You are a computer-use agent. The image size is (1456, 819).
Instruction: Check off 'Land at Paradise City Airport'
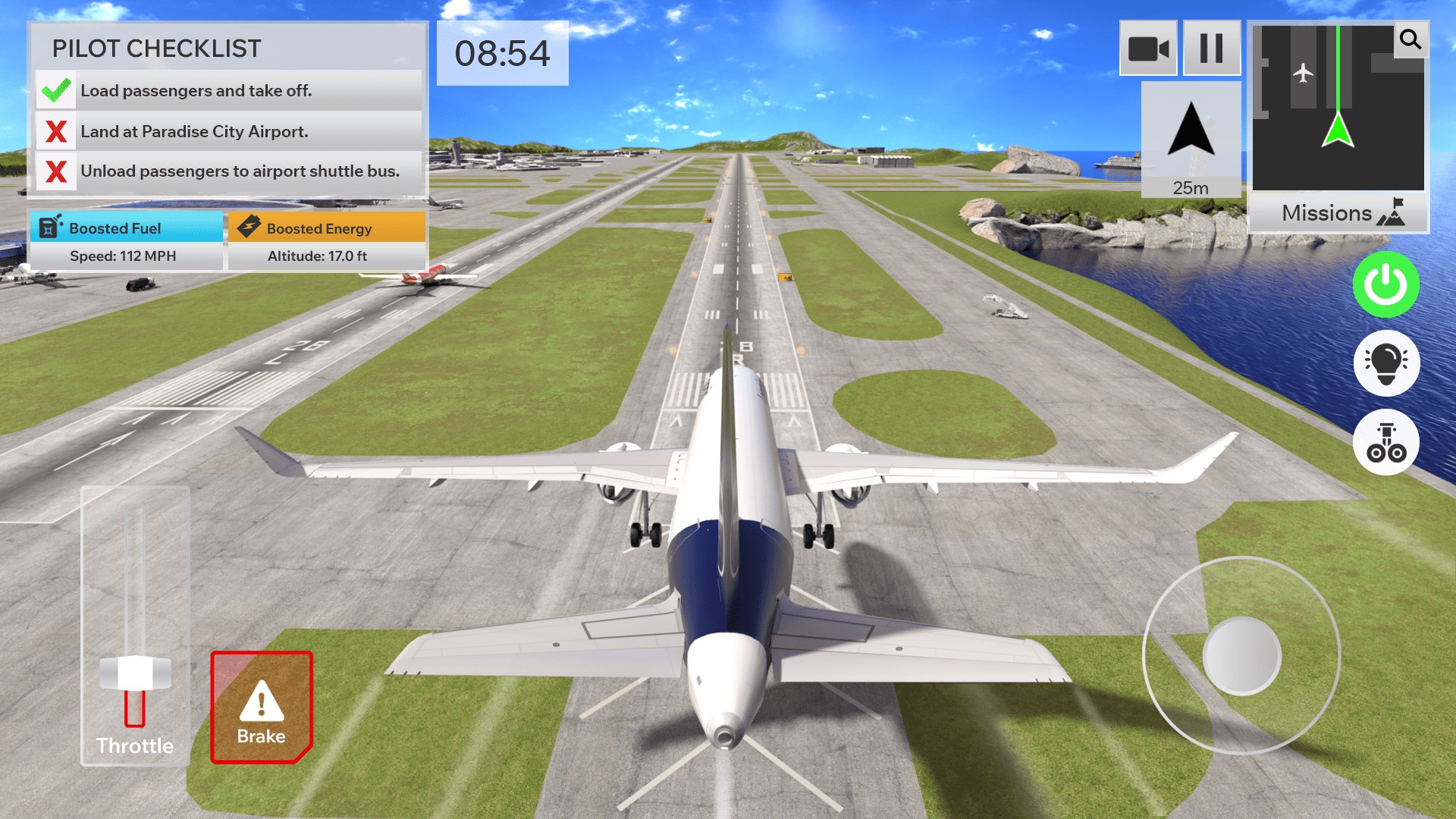(x=55, y=130)
